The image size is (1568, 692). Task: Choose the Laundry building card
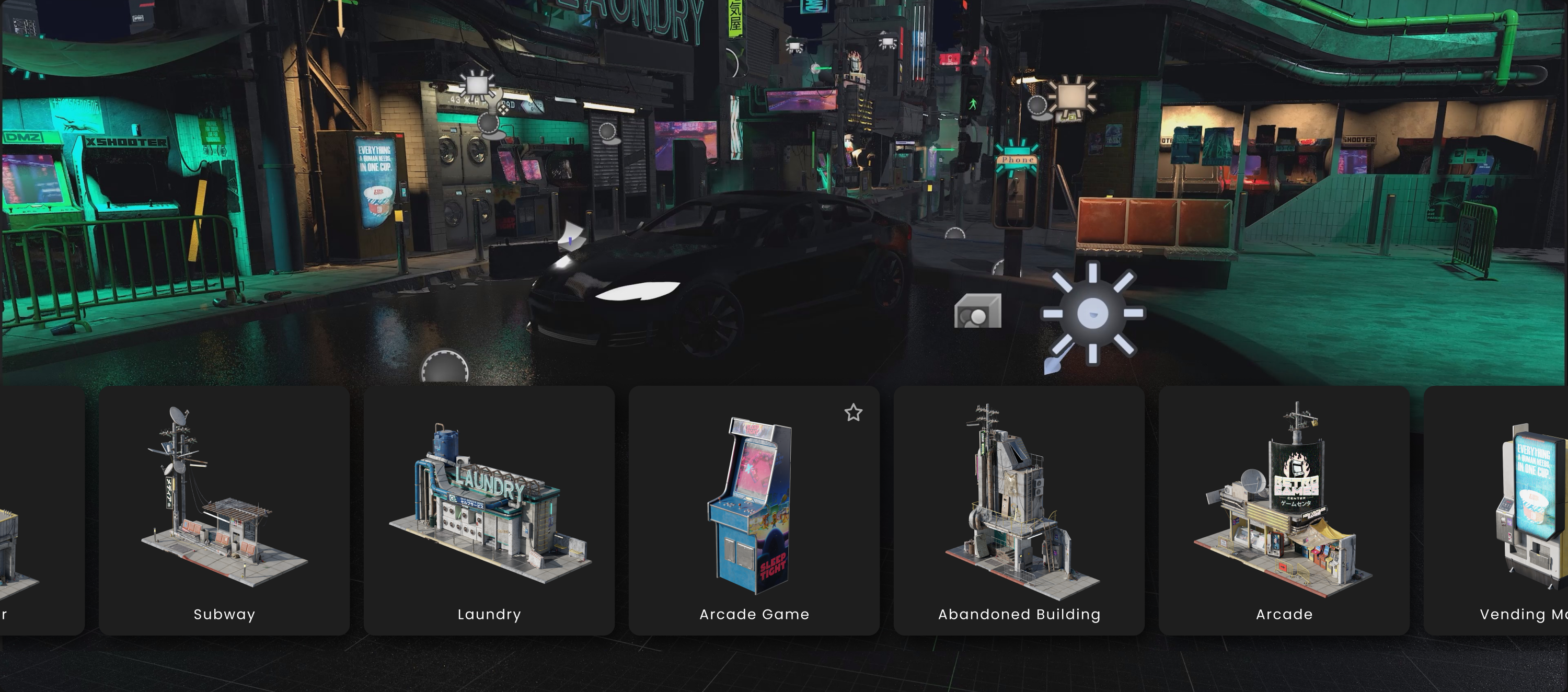click(x=489, y=511)
